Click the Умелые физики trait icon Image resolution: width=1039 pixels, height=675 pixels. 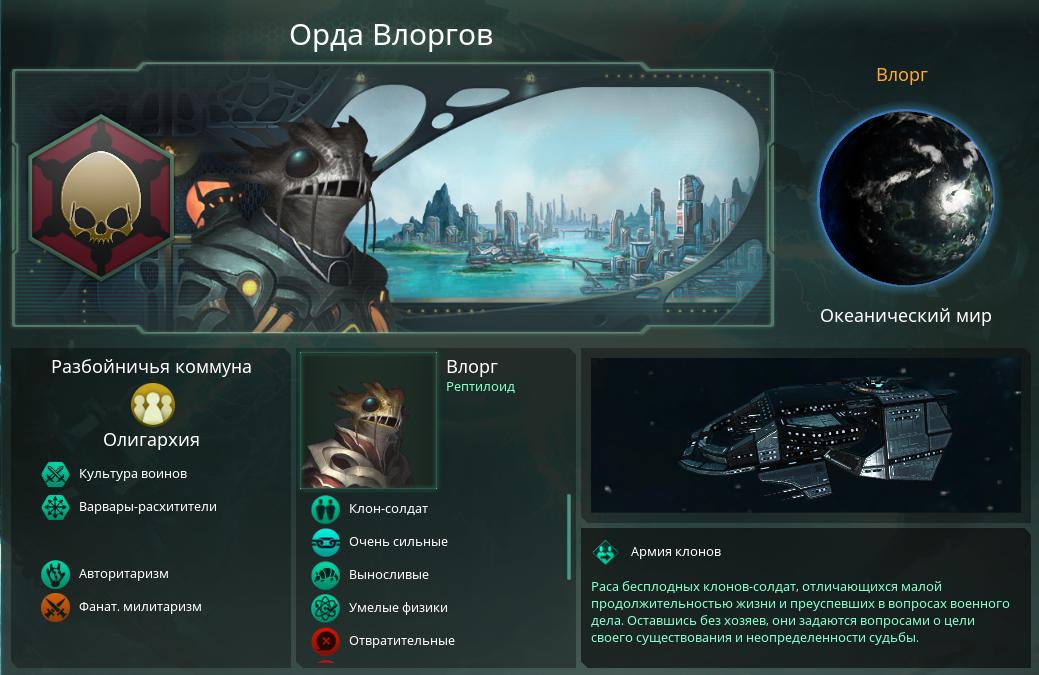(326, 608)
